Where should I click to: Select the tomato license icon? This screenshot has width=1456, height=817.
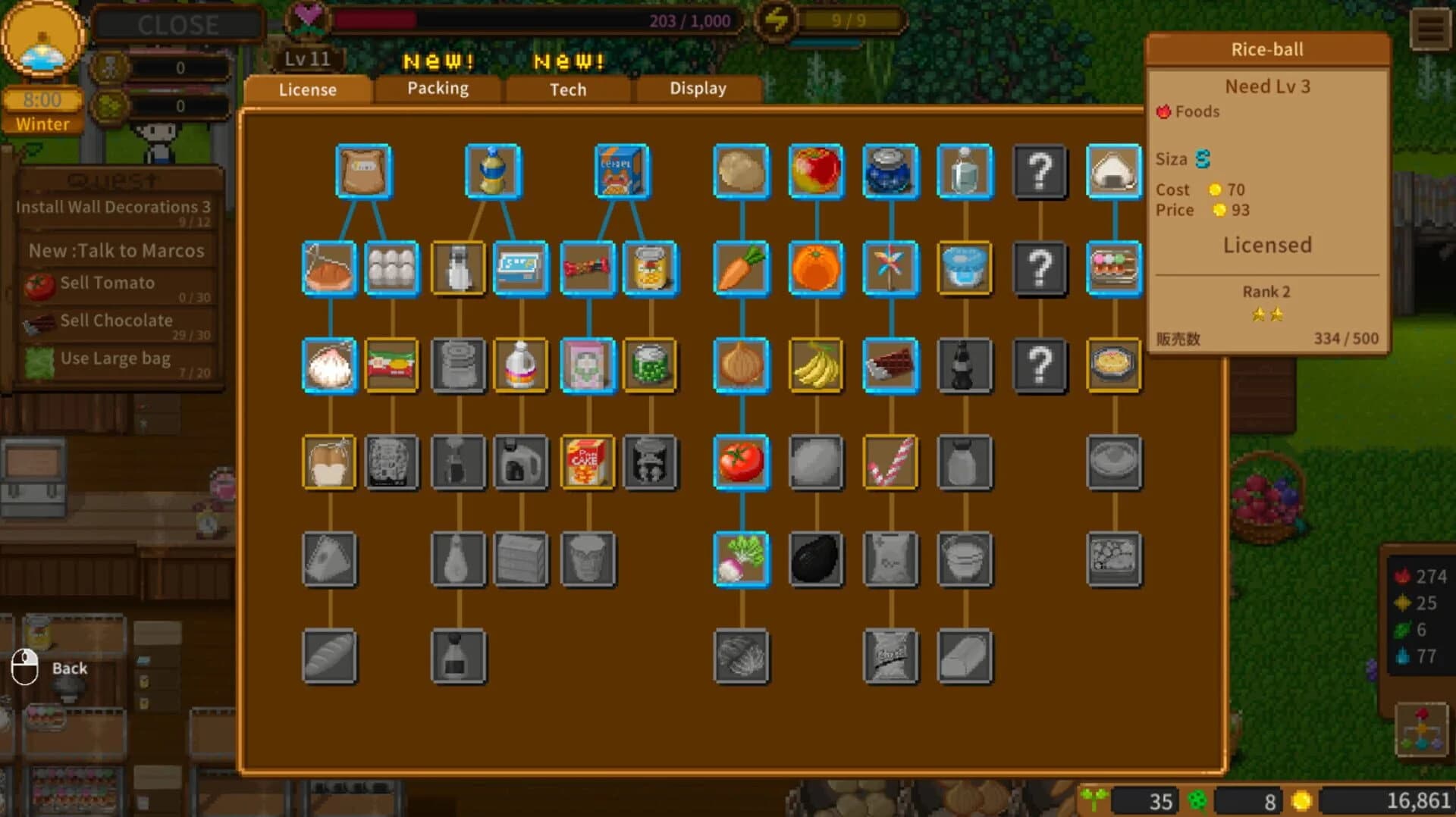(x=741, y=463)
